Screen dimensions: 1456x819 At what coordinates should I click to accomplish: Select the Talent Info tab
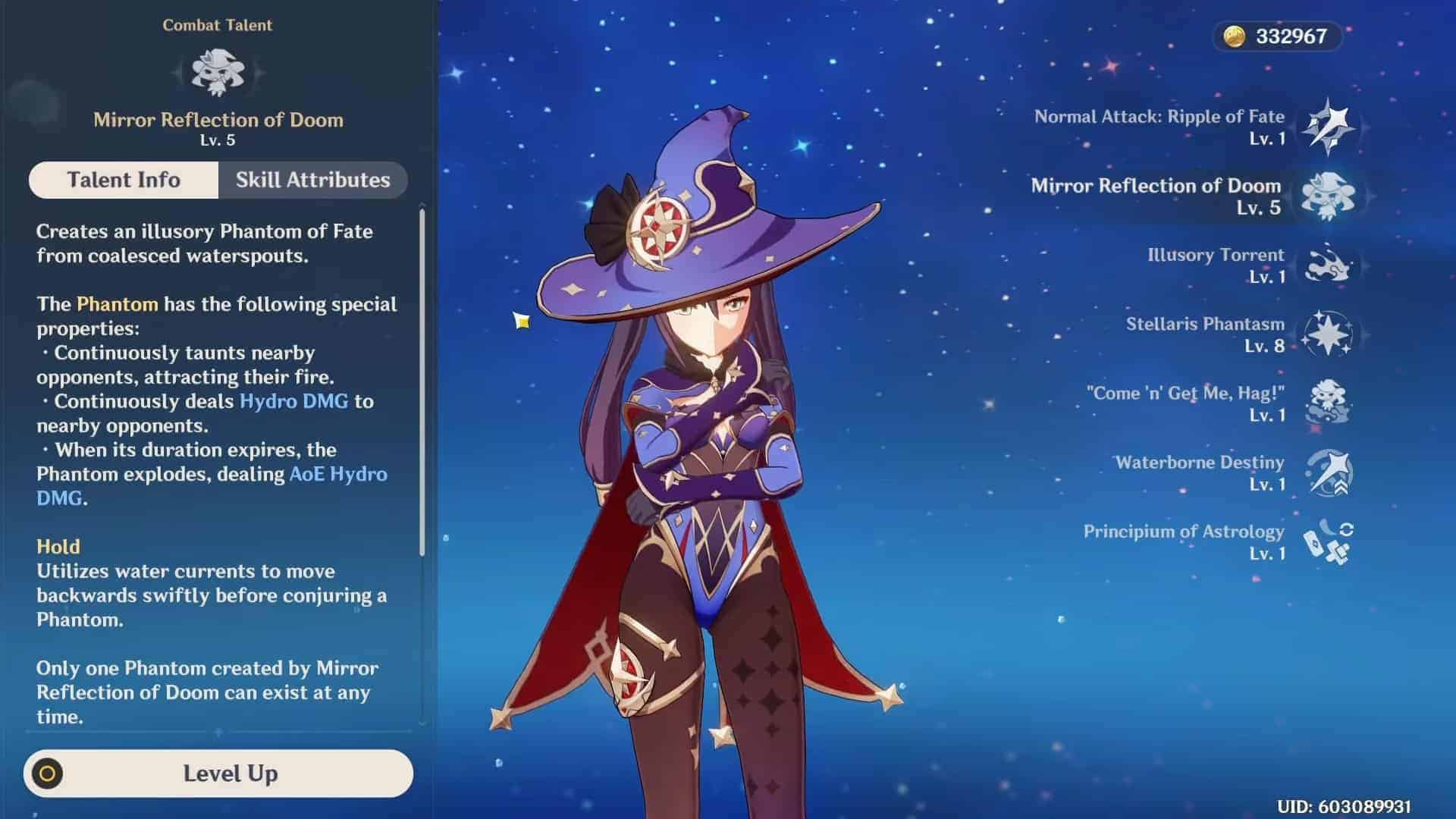(x=124, y=180)
